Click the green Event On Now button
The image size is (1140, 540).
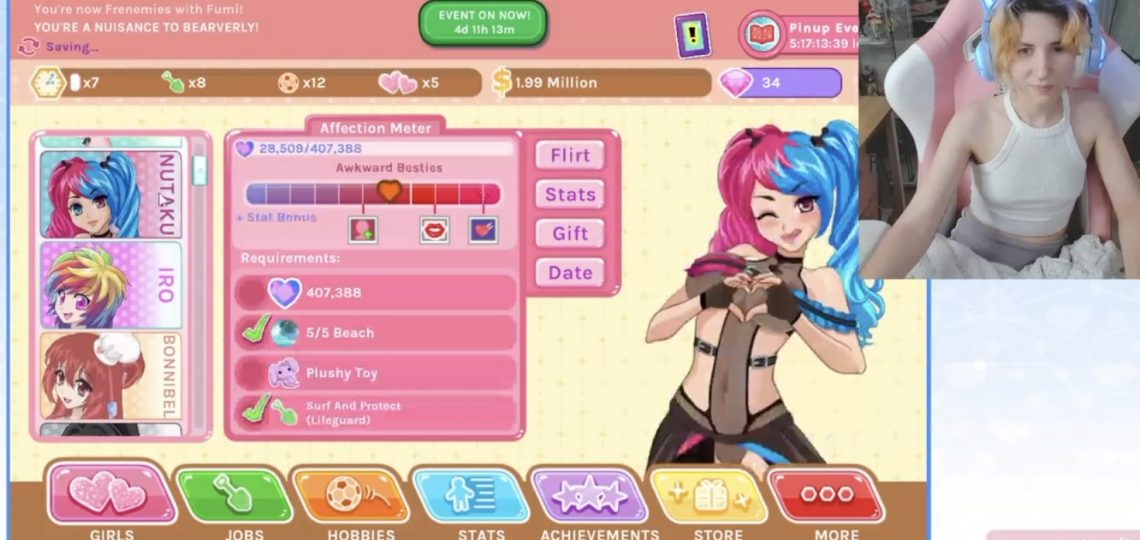(482, 23)
